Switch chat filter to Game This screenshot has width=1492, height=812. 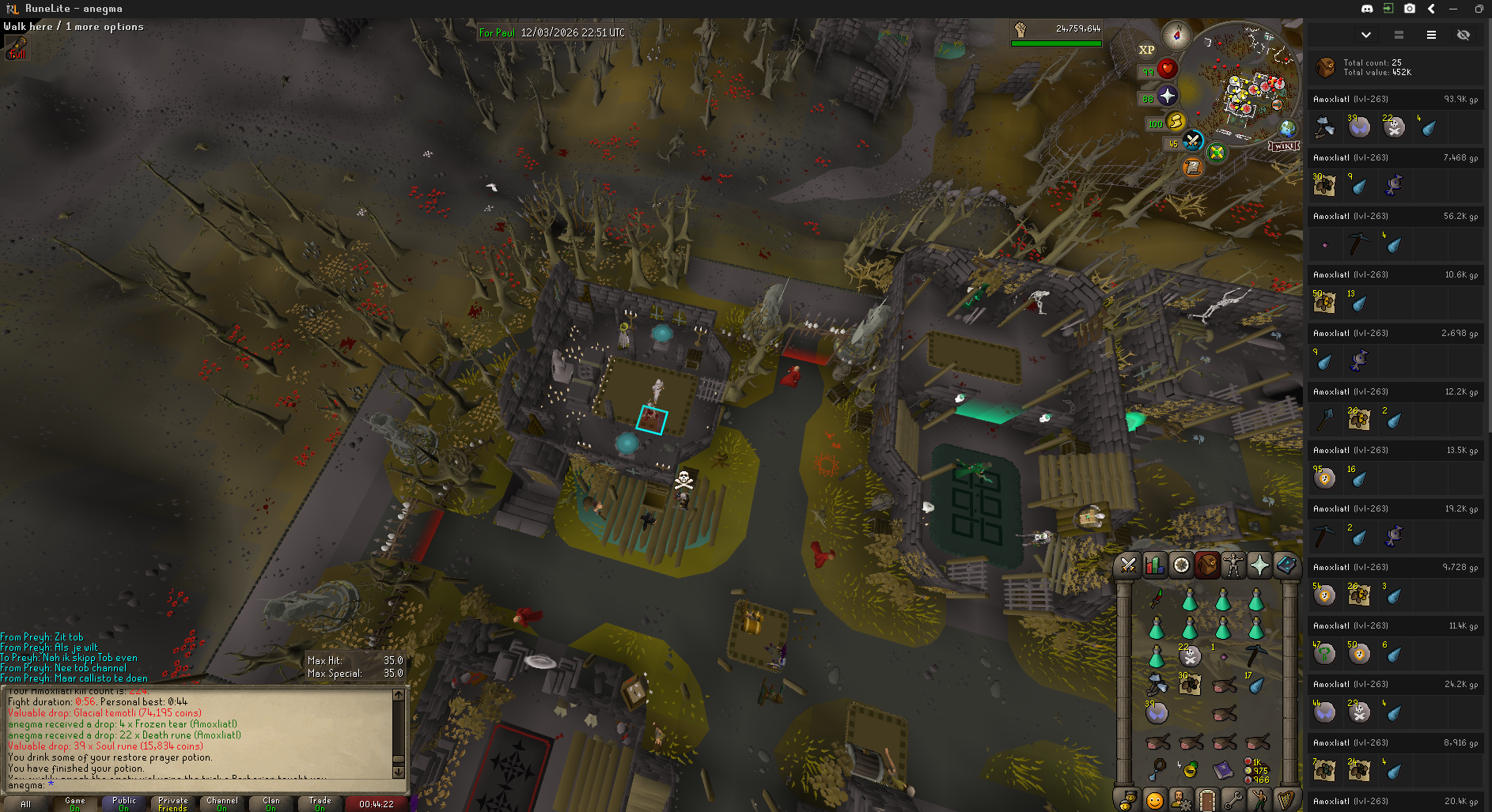point(75,803)
